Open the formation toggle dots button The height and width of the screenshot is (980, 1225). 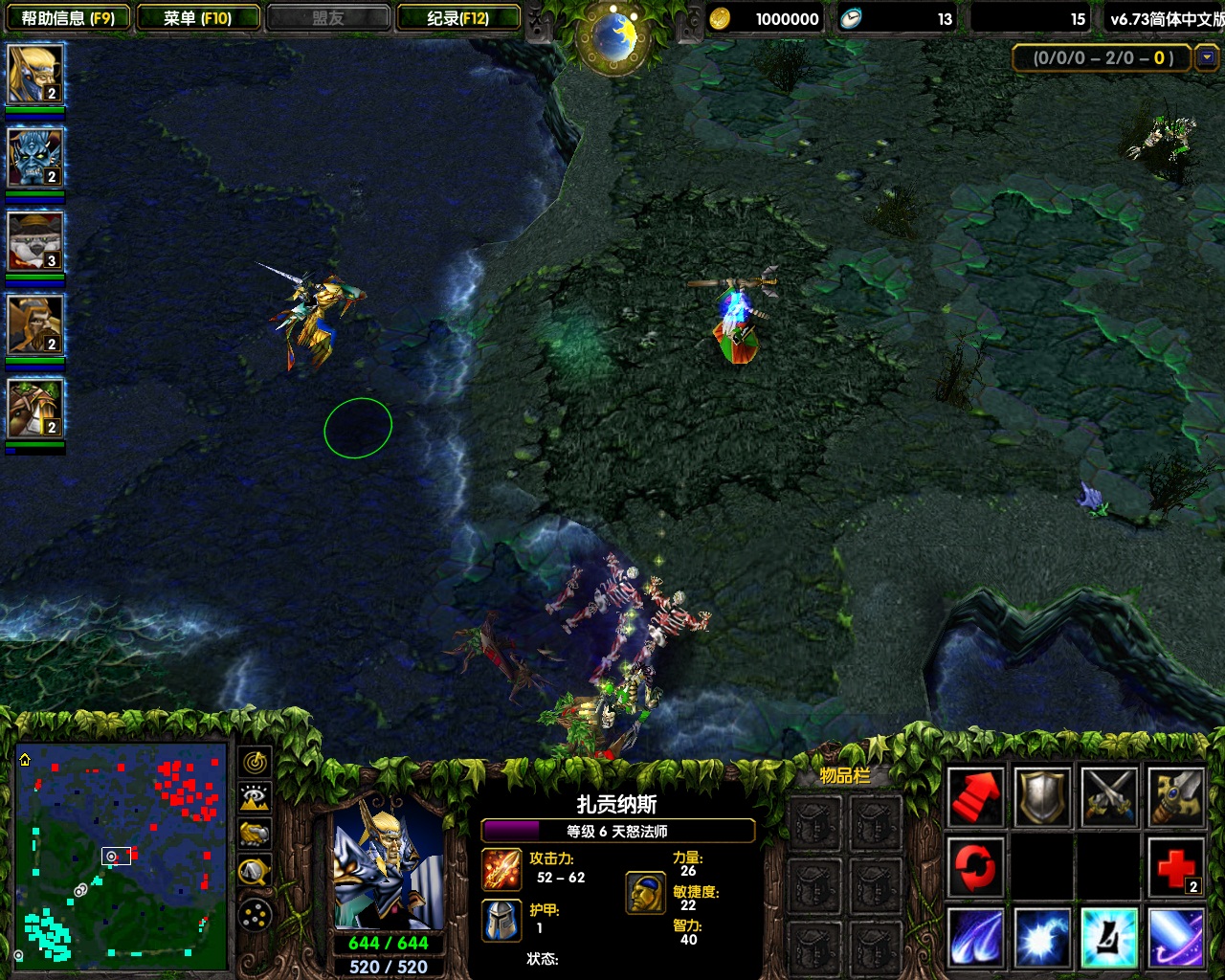[255, 916]
